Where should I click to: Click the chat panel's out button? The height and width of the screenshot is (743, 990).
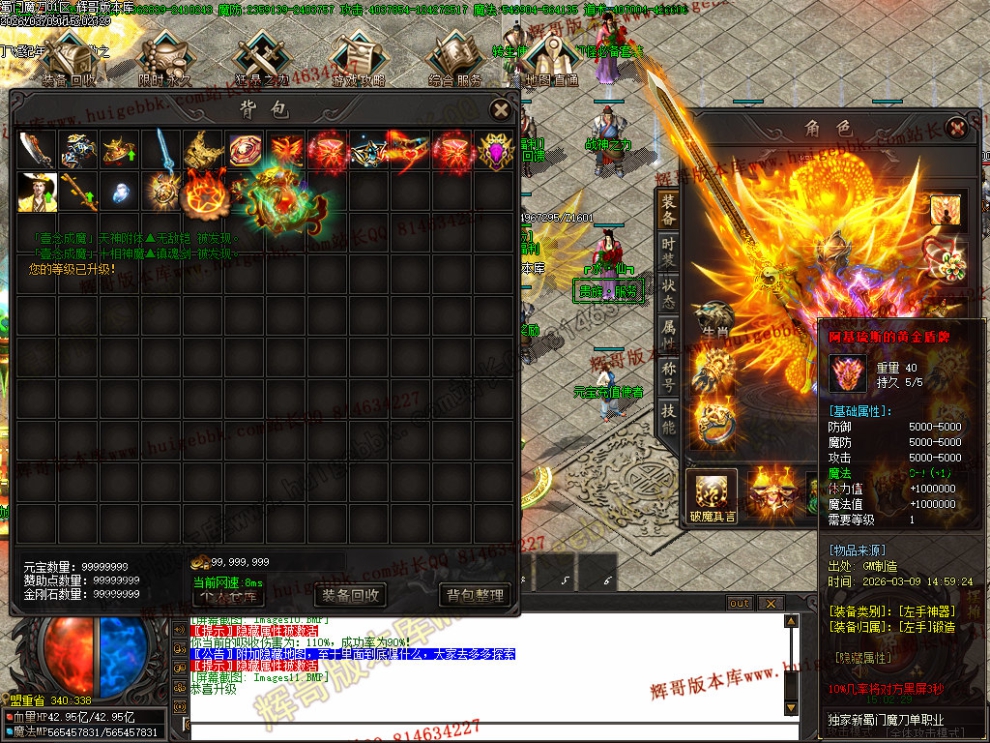739,604
